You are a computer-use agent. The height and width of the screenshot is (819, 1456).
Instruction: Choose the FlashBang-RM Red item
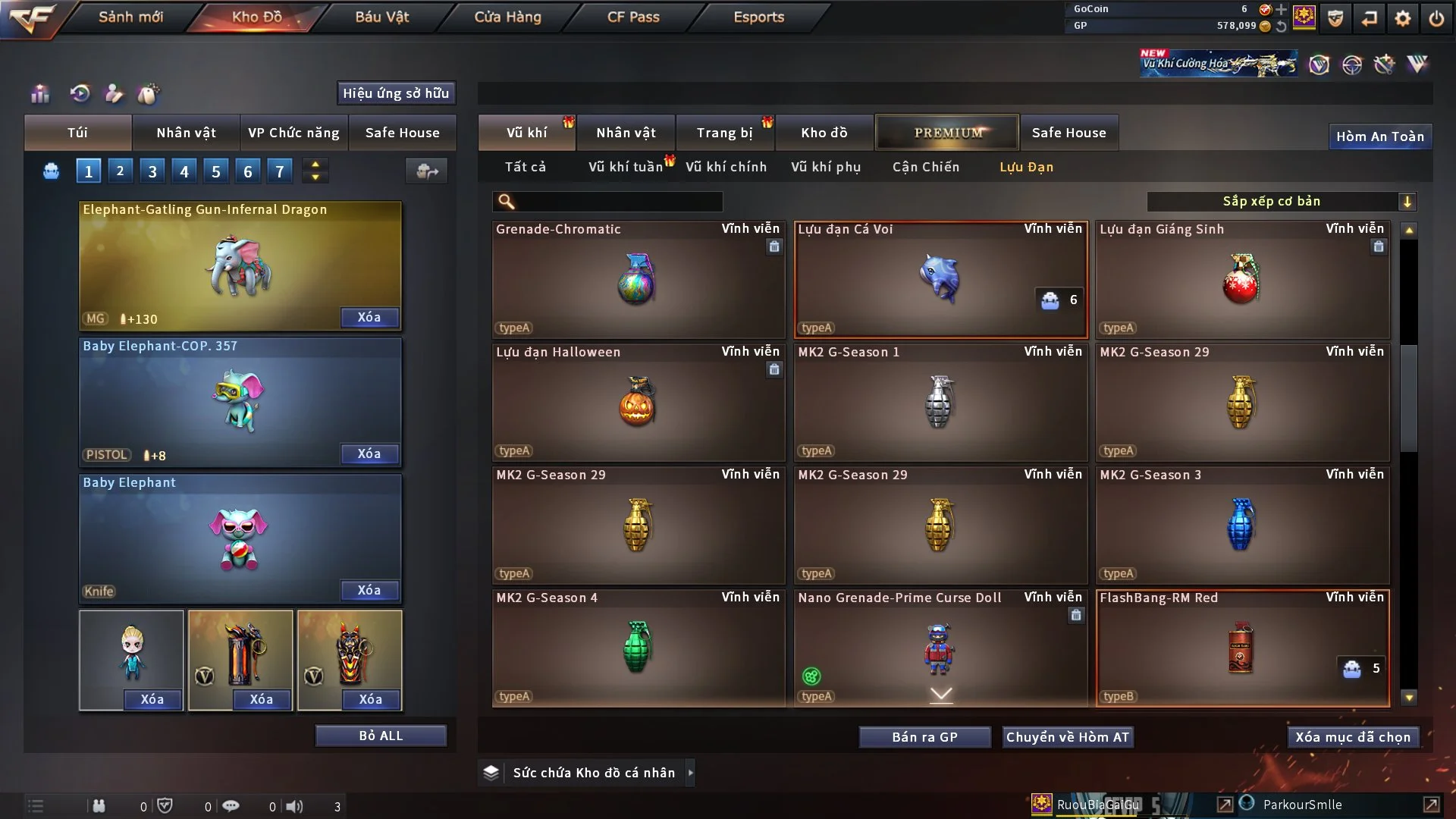pos(1241,648)
